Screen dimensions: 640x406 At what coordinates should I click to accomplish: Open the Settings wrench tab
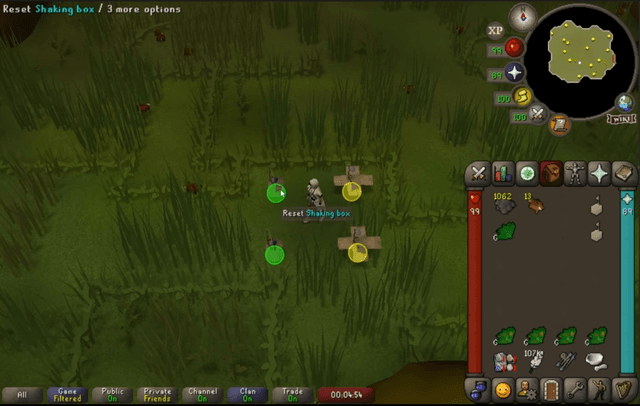575,389
